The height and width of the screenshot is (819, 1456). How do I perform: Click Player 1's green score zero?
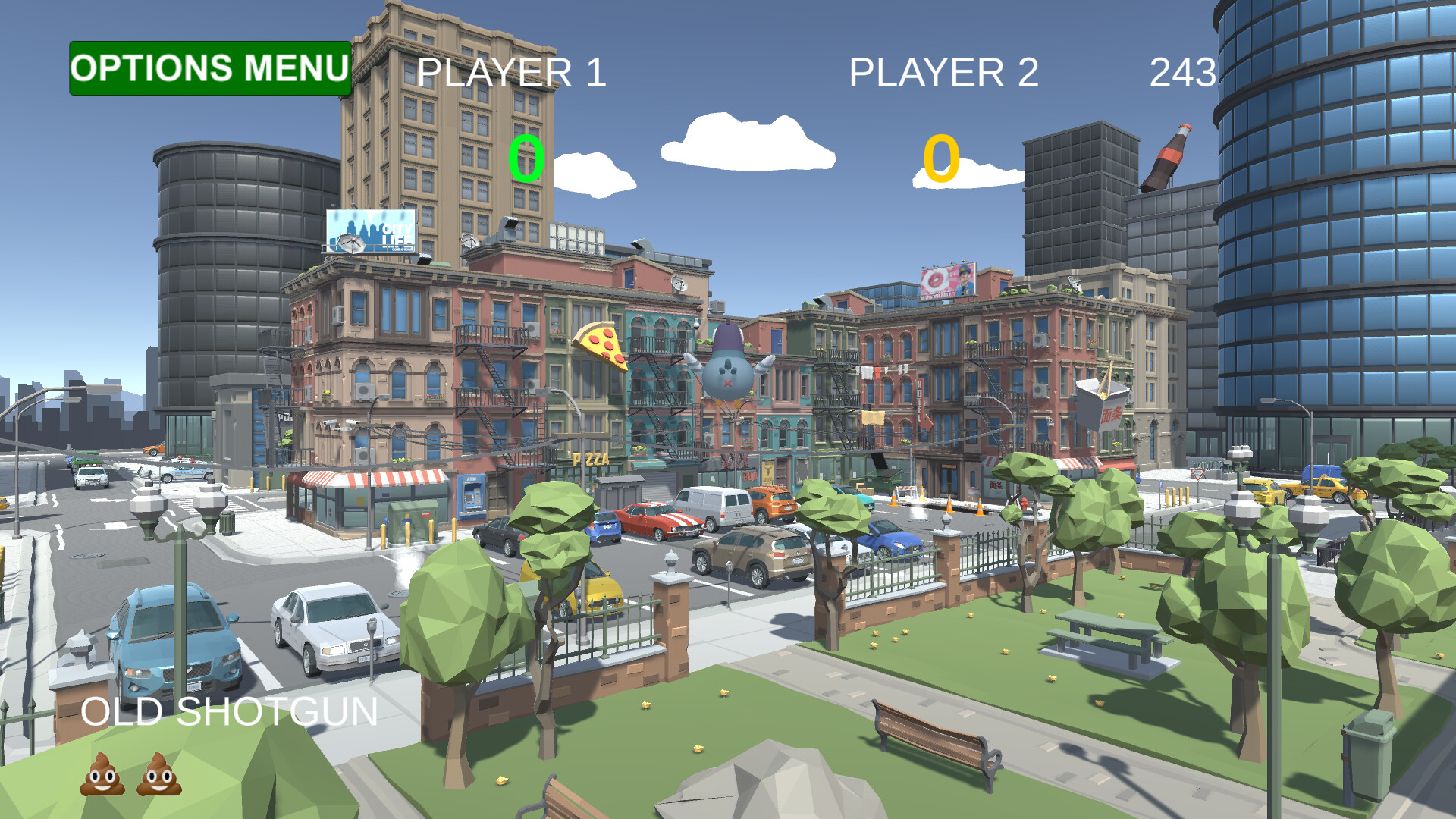(x=528, y=157)
